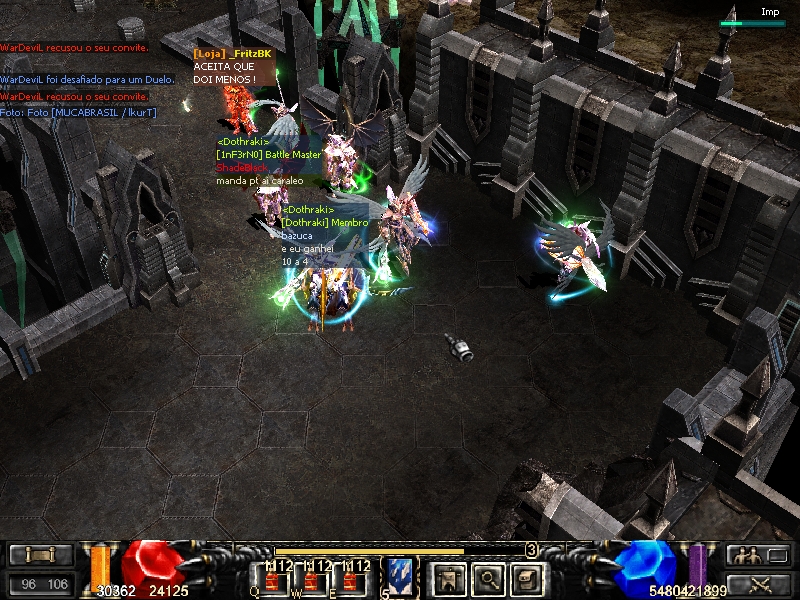The image size is (800, 600).
Task: Open the inventory chest button
Action: pos(528,577)
